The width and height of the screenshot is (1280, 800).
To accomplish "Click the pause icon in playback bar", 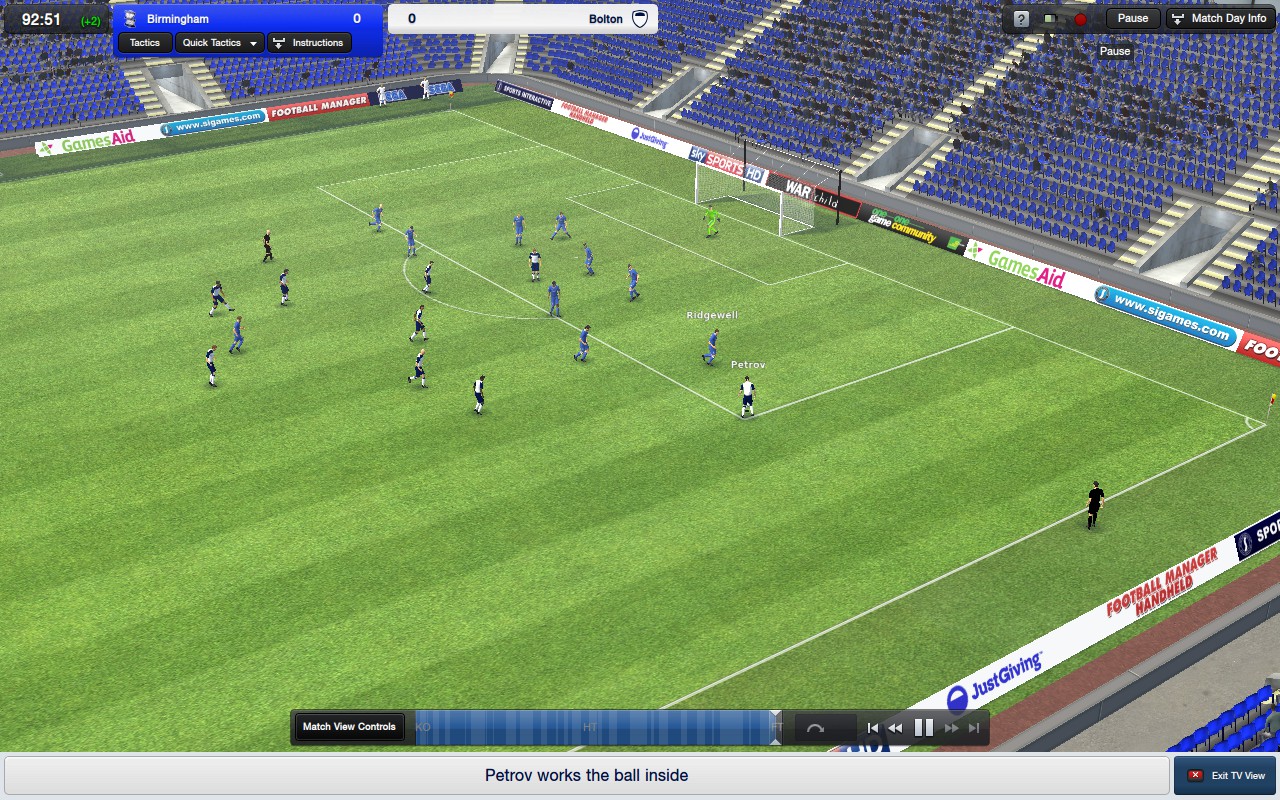I will coord(924,728).
